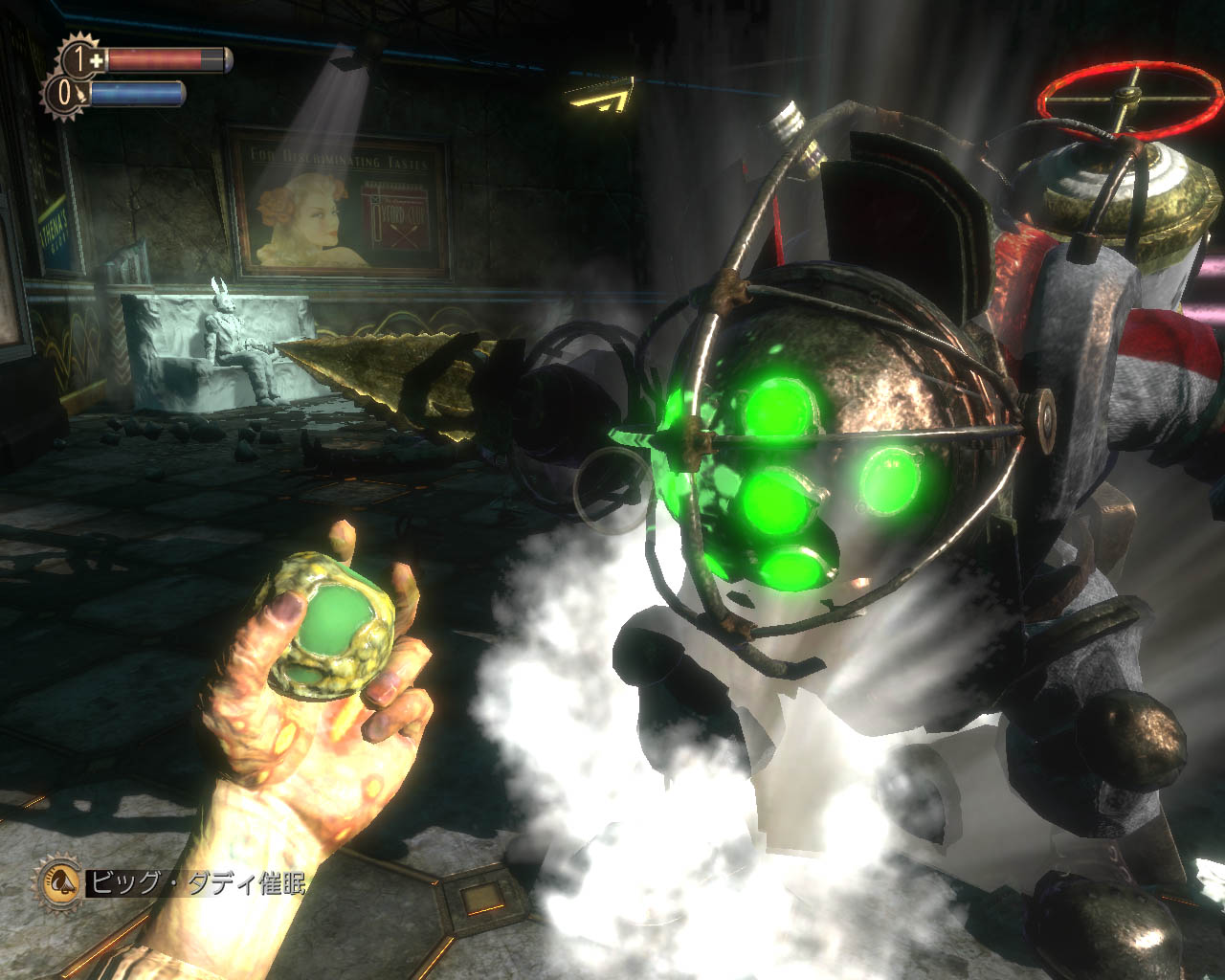This screenshot has width=1225, height=980.
Task: Click the EVE hypo gear icon
Action: coord(65,95)
